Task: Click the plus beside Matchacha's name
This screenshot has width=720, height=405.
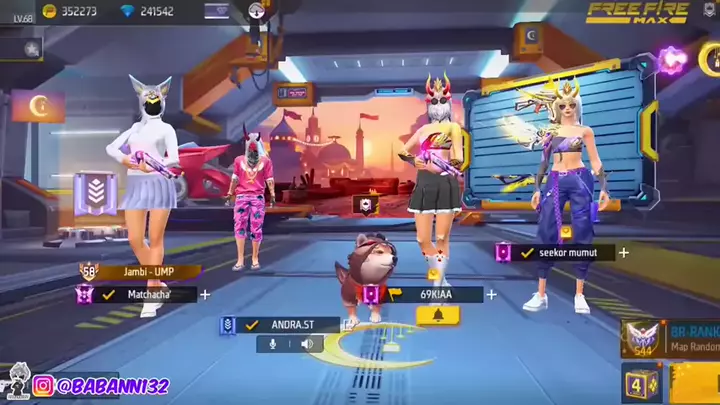Action: pos(205,294)
